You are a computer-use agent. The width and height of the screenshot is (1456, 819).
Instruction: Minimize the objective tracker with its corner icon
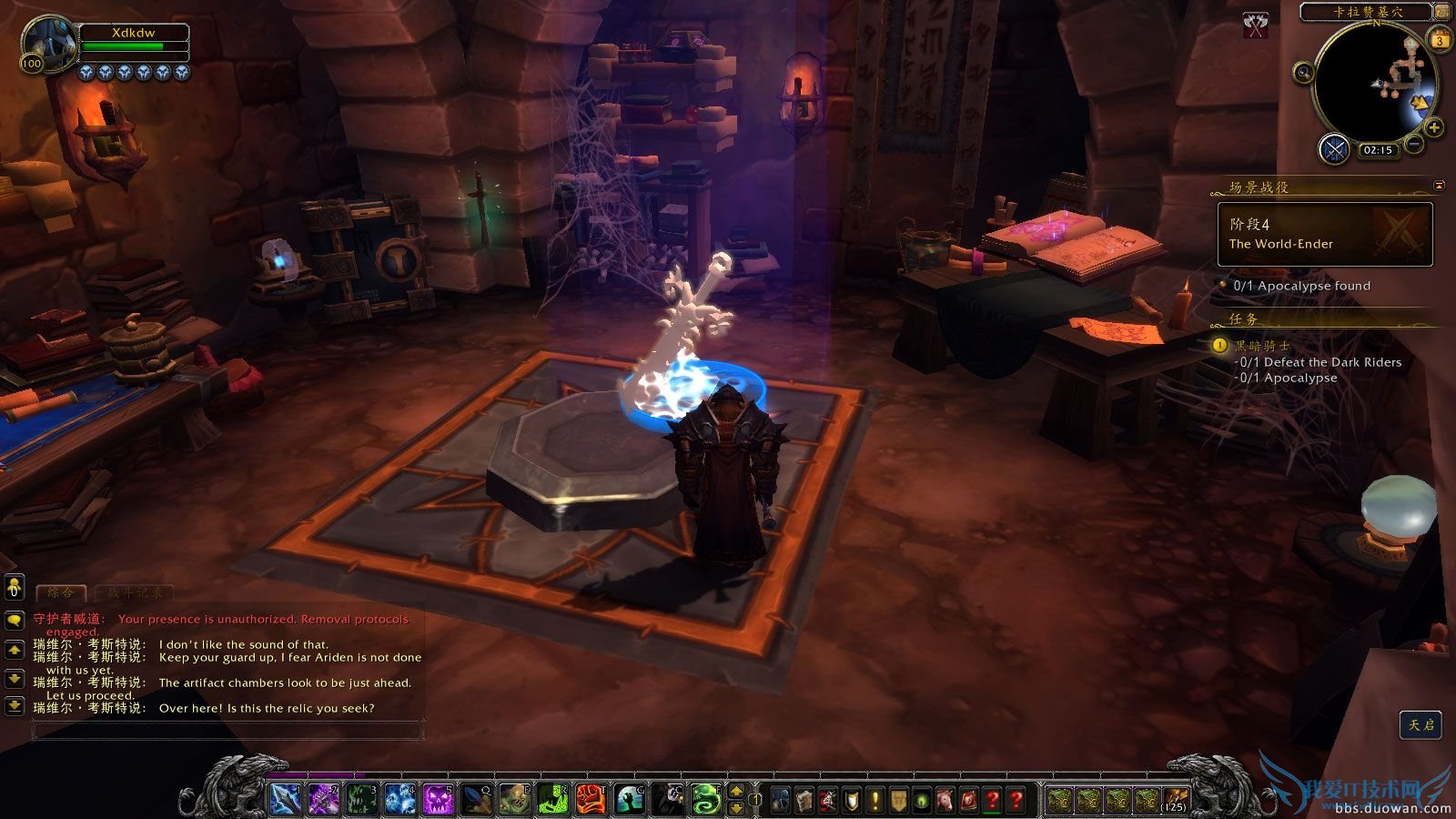1438,187
